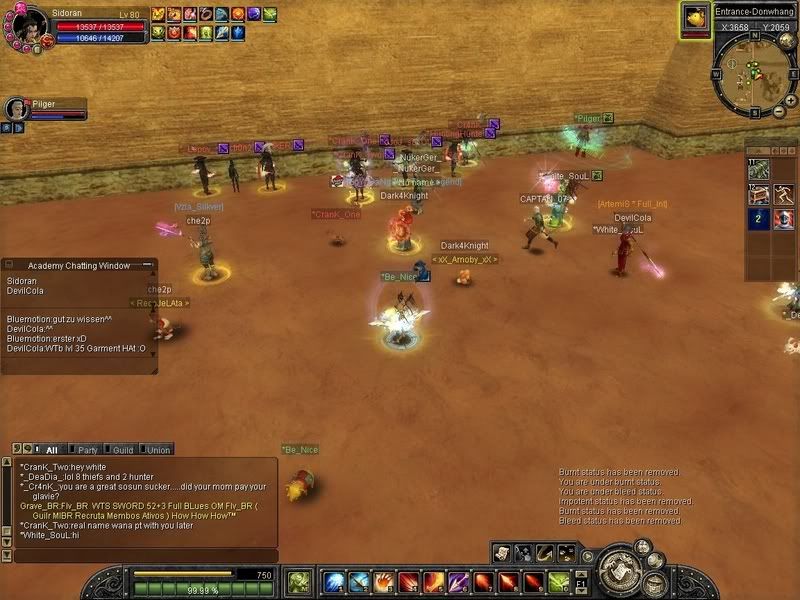Use the green skill in the last hotbar slot

point(558,581)
